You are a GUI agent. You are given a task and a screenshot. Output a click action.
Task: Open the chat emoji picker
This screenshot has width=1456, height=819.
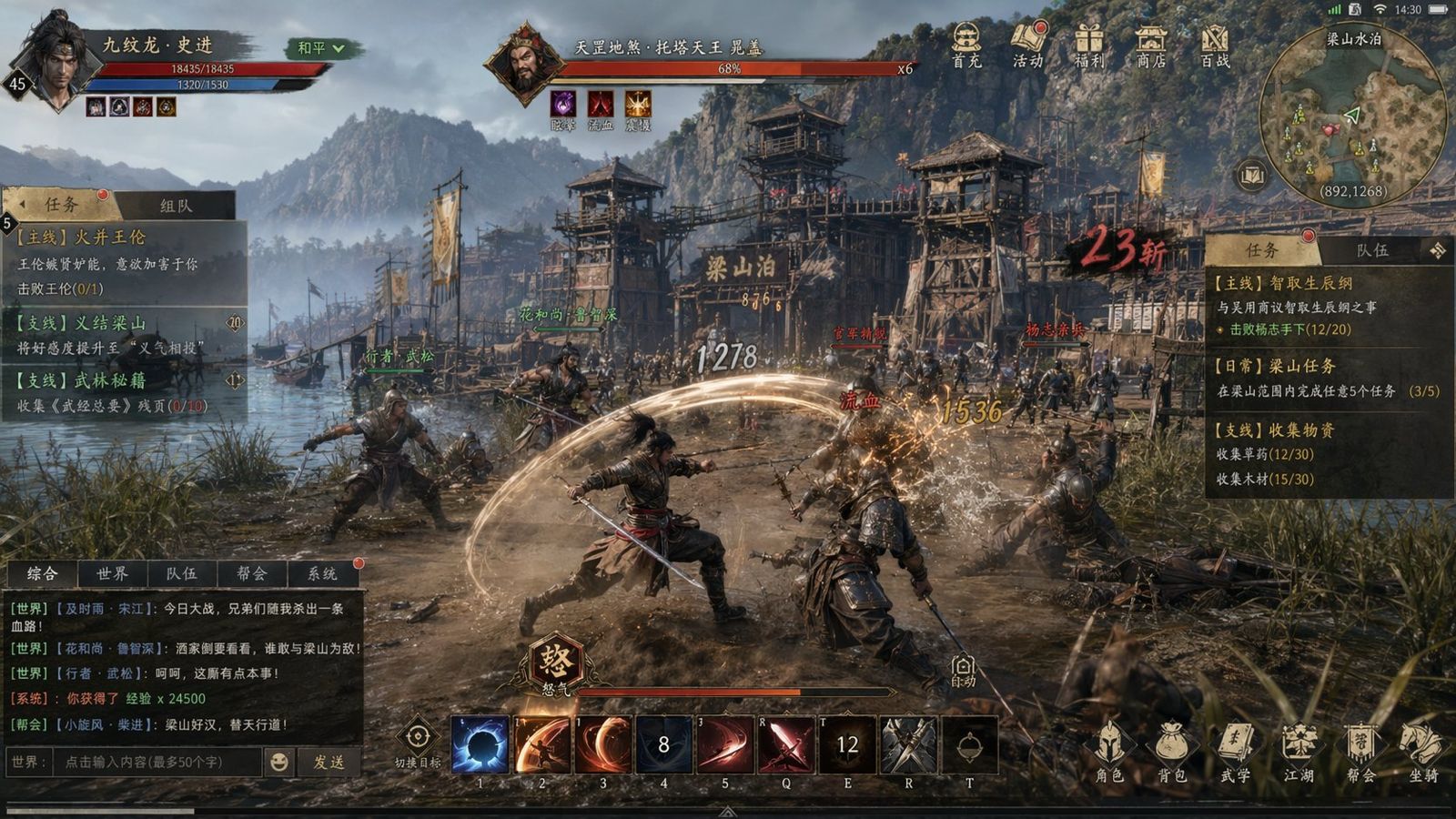coord(278,762)
